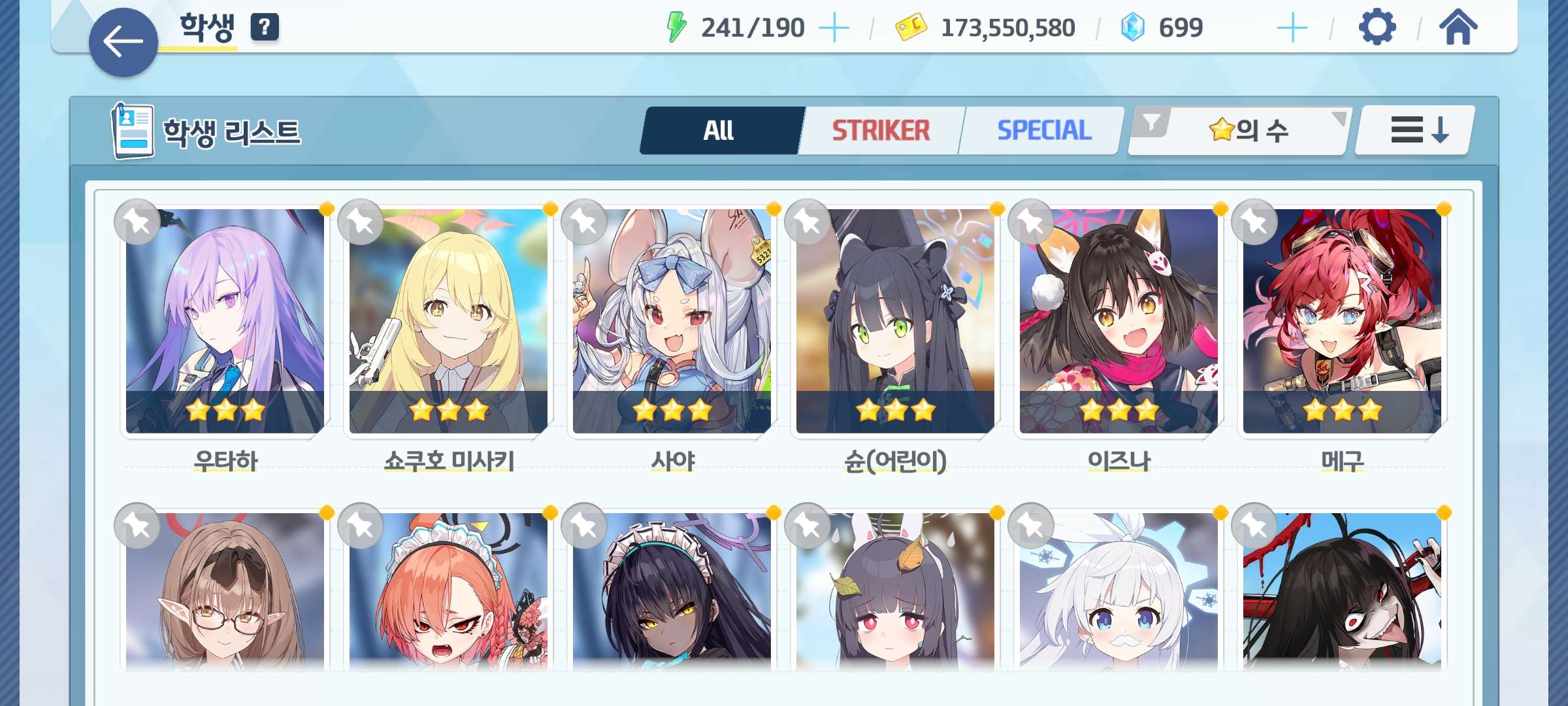The width and height of the screenshot is (1568, 706).
Task: Open the gear settings menu
Action: pyautogui.click(x=1377, y=27)
